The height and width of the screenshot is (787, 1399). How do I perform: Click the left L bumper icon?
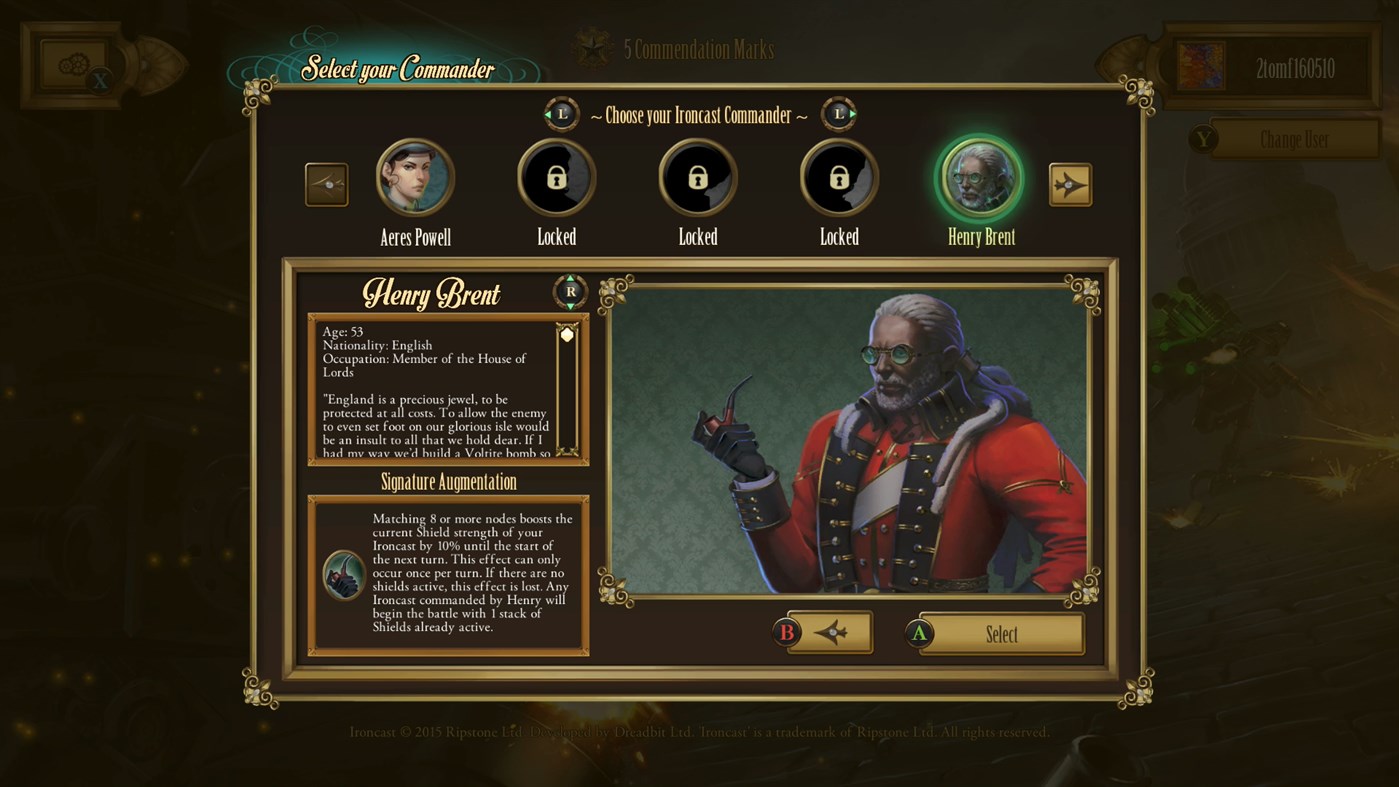(560, 114)
